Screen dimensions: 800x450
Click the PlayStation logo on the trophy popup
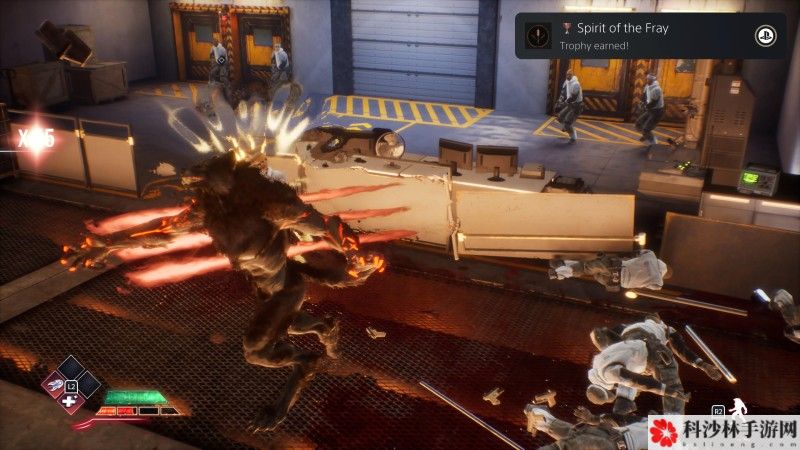point(764,36)
